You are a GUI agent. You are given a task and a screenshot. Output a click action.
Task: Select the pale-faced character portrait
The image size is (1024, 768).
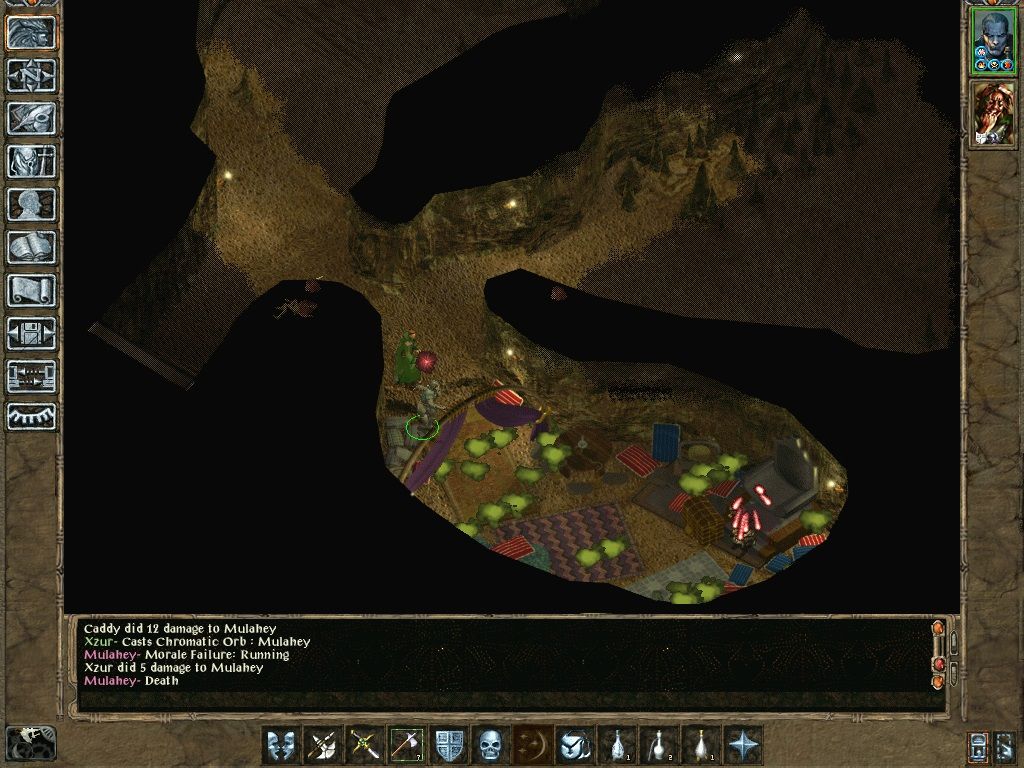point(993,41)
